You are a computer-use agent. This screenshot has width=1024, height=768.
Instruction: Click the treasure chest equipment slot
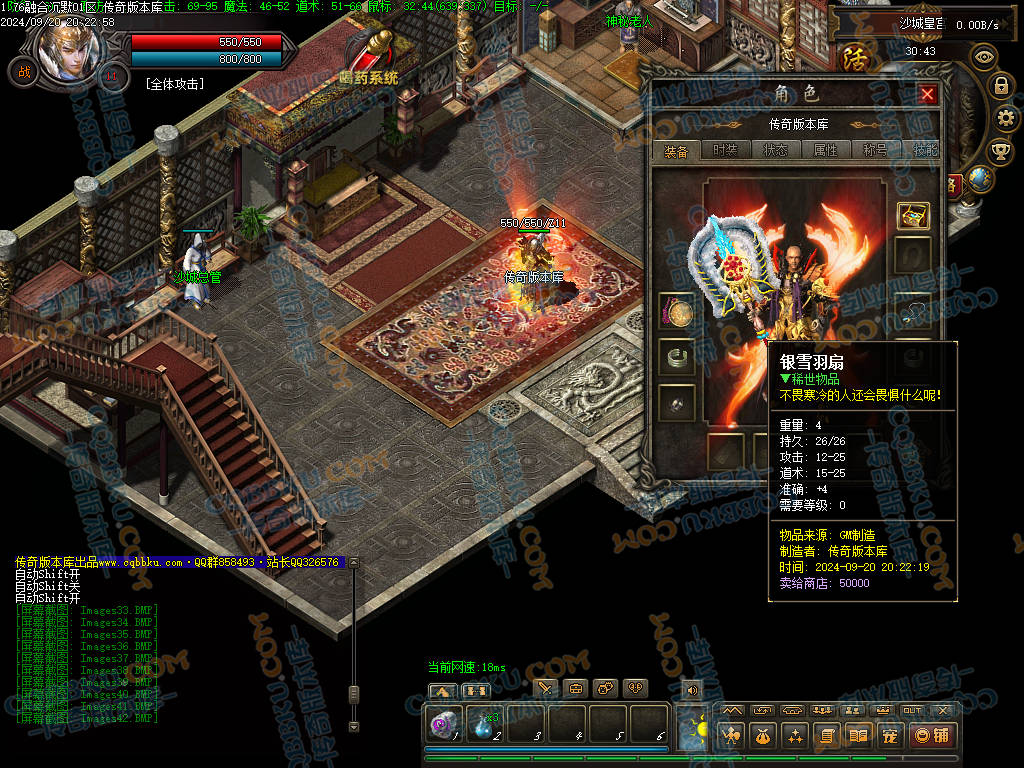912,215
